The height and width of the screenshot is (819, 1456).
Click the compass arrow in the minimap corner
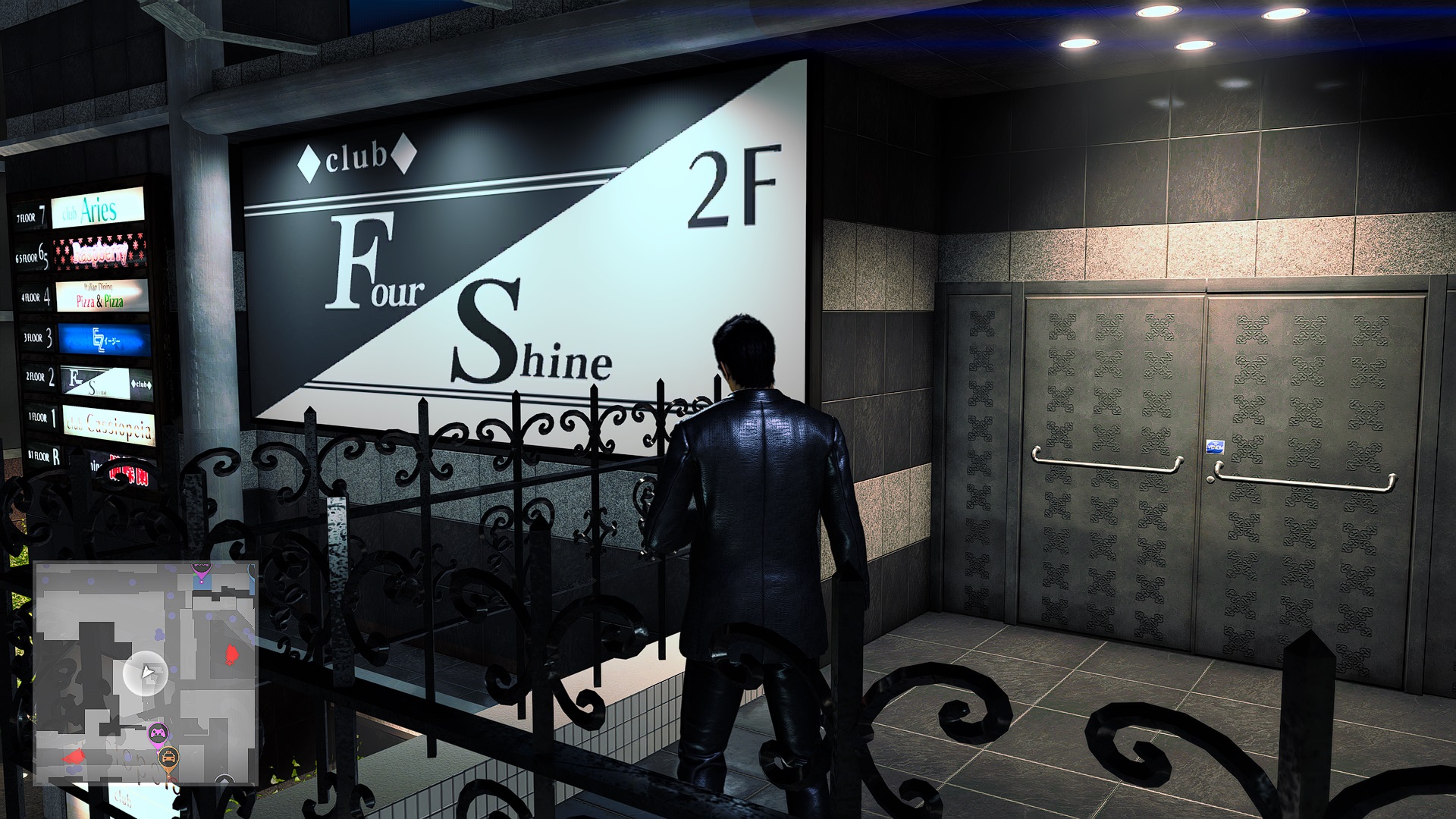click(x=225, y=780)
